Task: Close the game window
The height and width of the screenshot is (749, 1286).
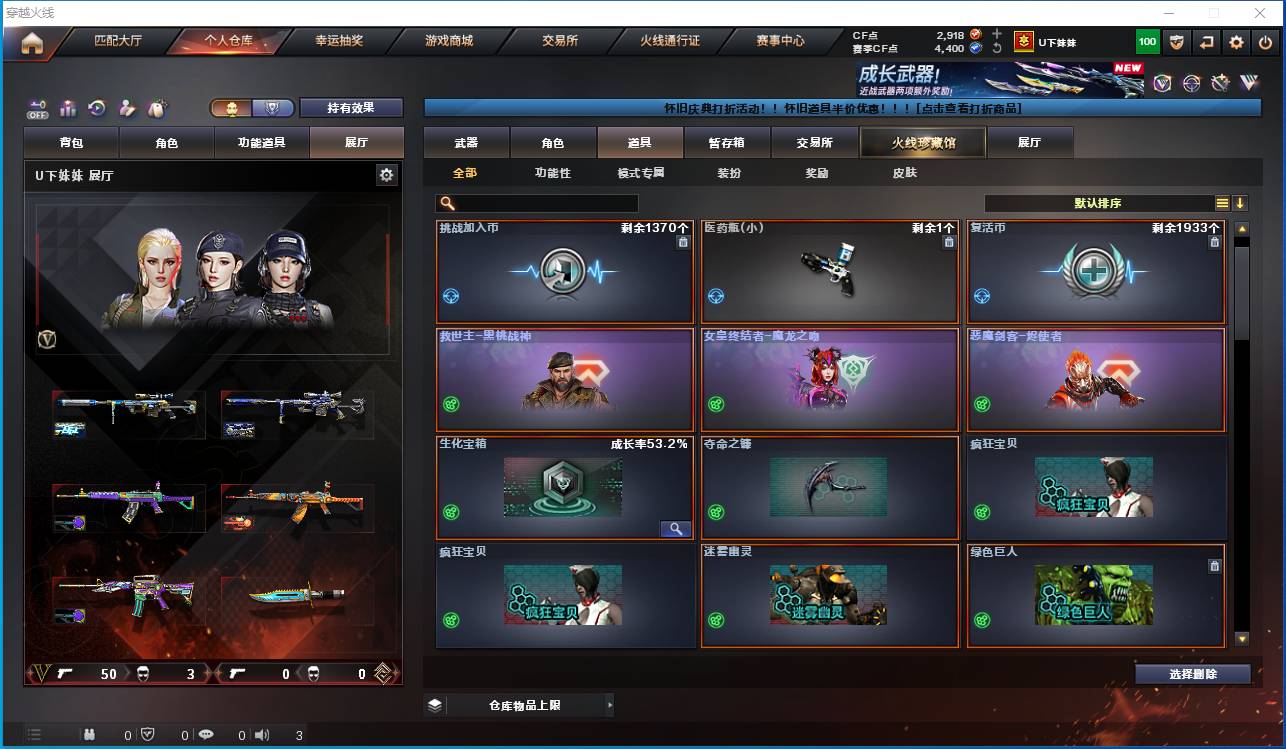Action: click(1262, 13)
